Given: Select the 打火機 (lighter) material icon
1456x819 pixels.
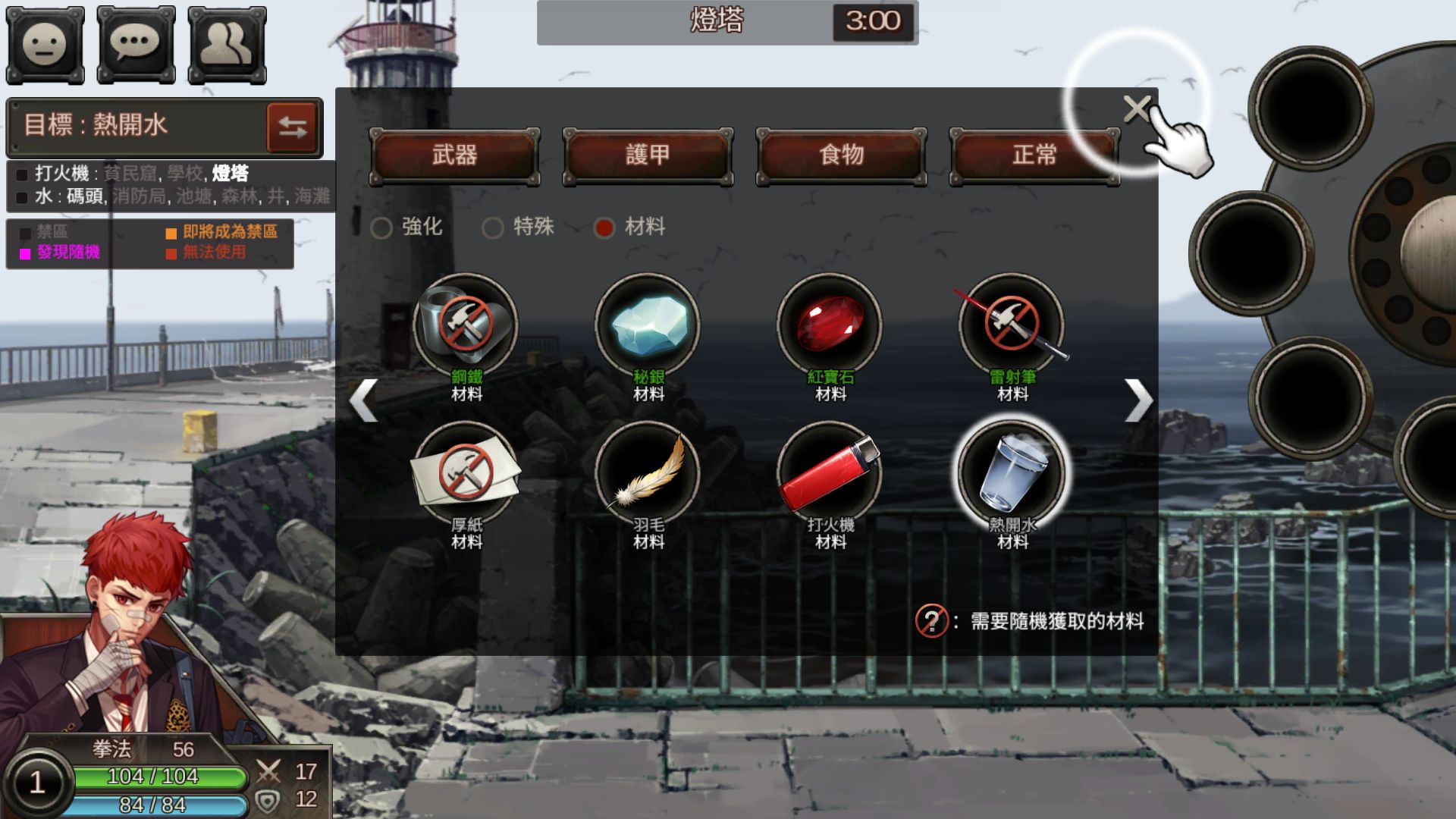Looking at the screenshot, I should click(x=833, y=472).
